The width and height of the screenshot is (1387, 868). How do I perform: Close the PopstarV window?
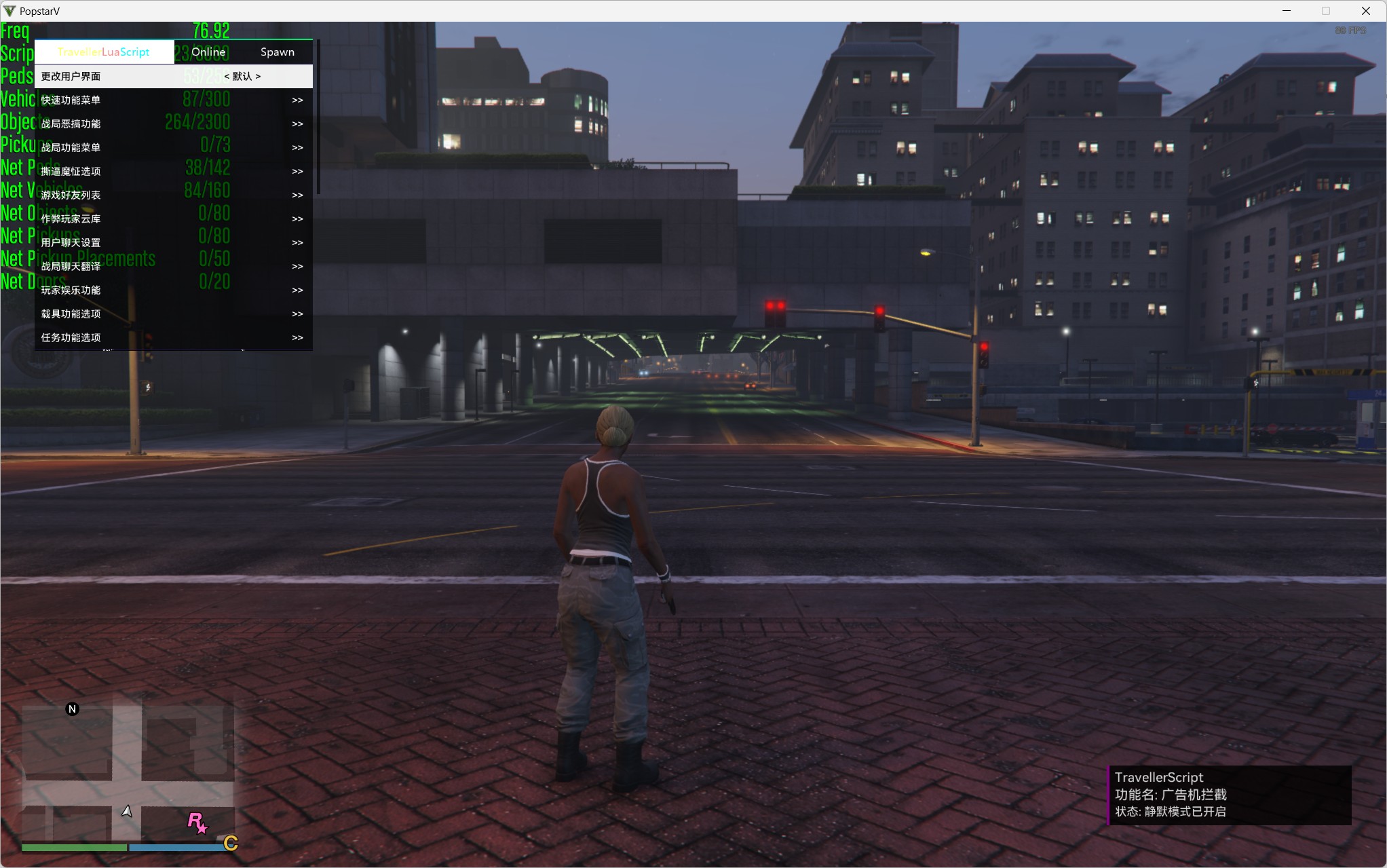[1366, 11]
